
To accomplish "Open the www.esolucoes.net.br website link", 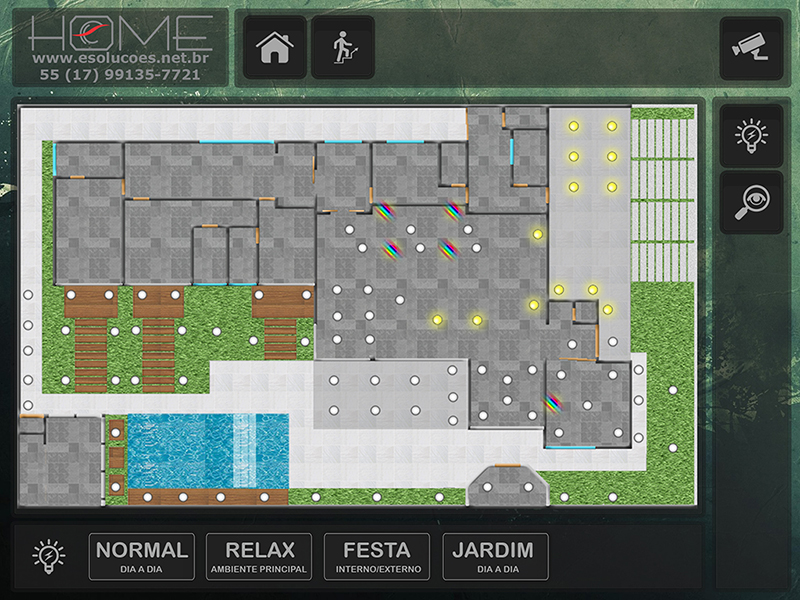I will [120, 58].
